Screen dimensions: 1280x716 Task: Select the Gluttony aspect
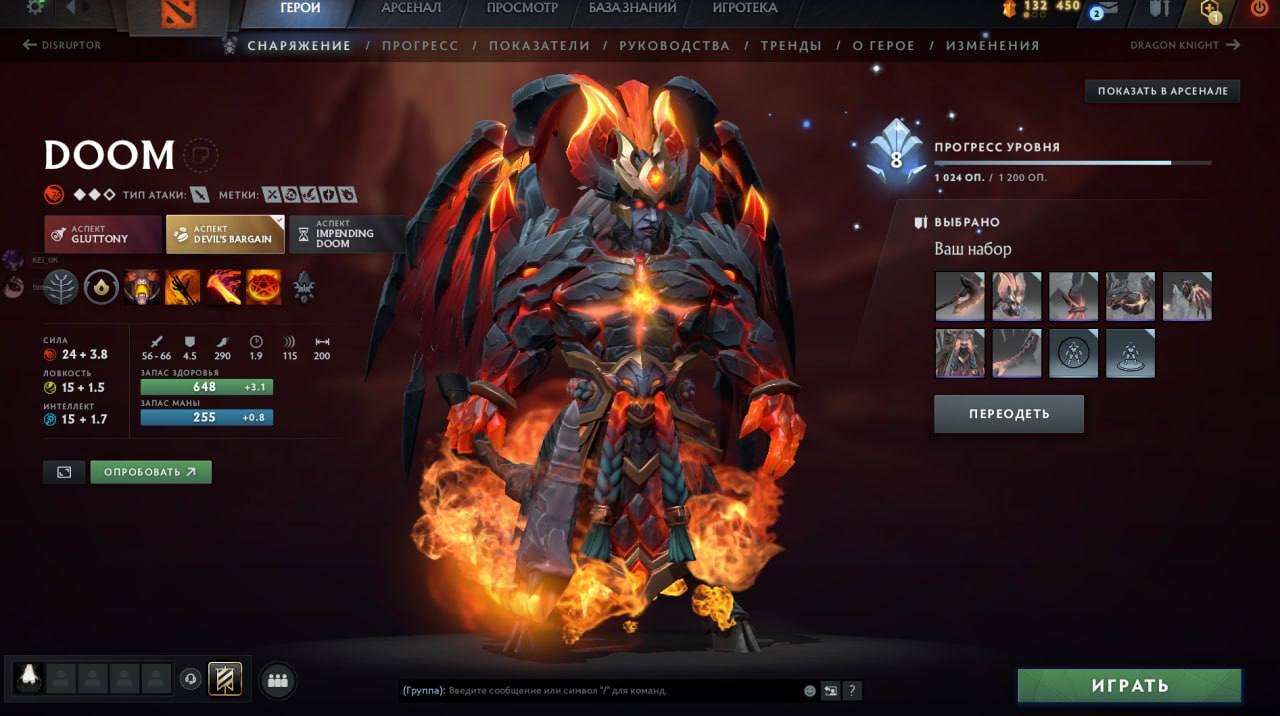click(103, 234)
